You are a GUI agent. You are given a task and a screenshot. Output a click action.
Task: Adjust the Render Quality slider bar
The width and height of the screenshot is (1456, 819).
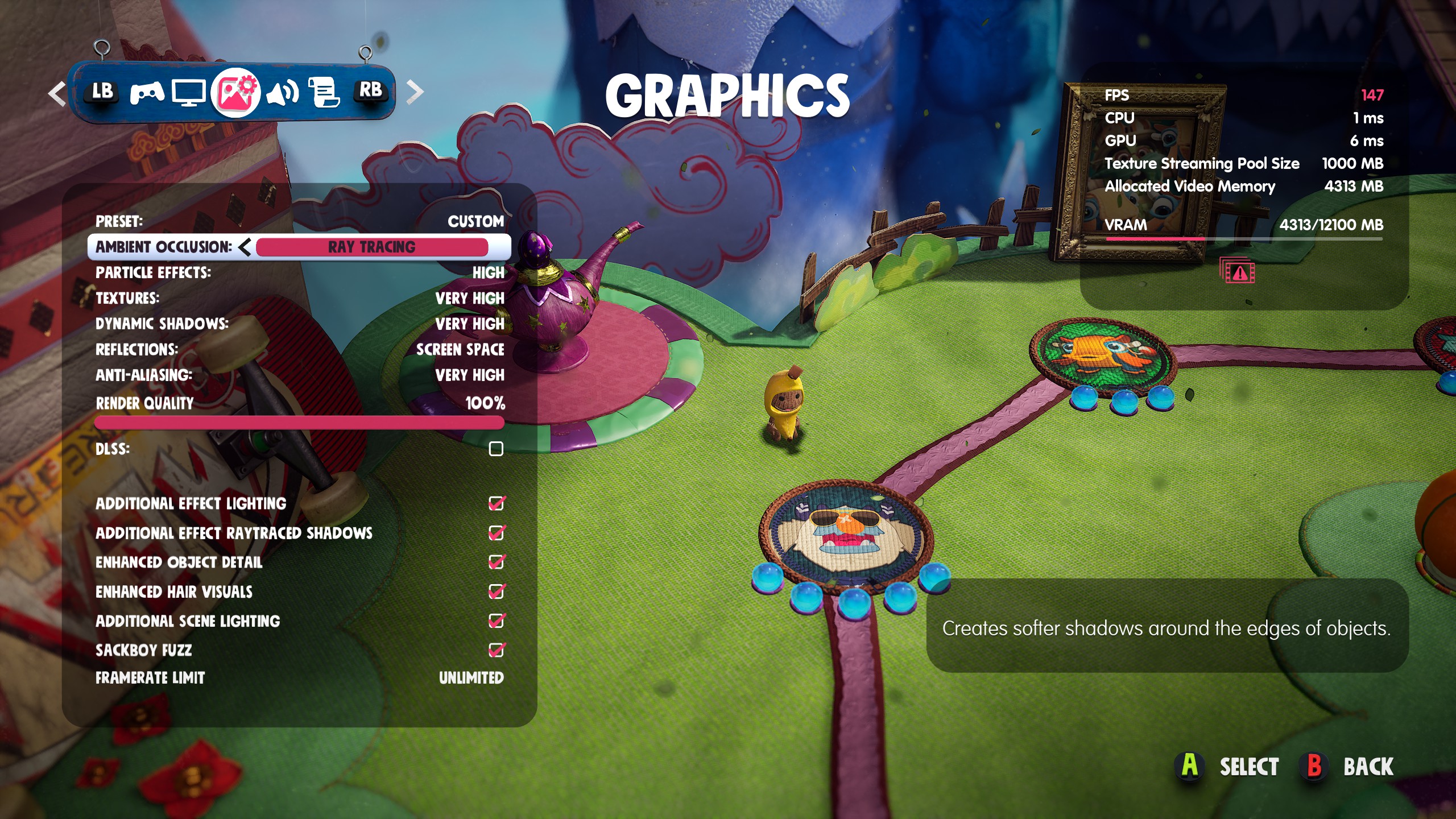(x=299, y=423)
